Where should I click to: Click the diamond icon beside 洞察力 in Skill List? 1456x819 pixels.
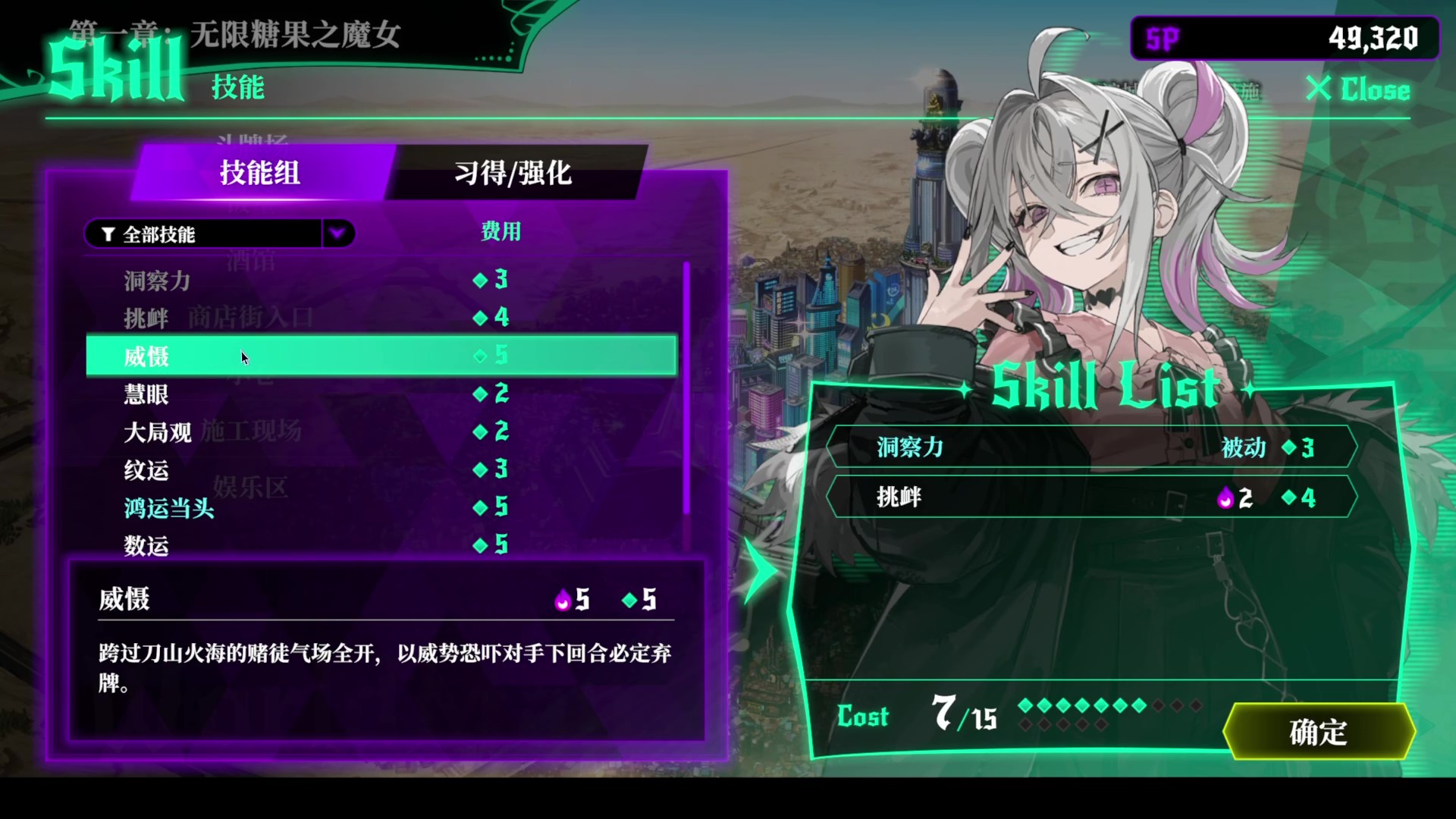pos(1289,448)
